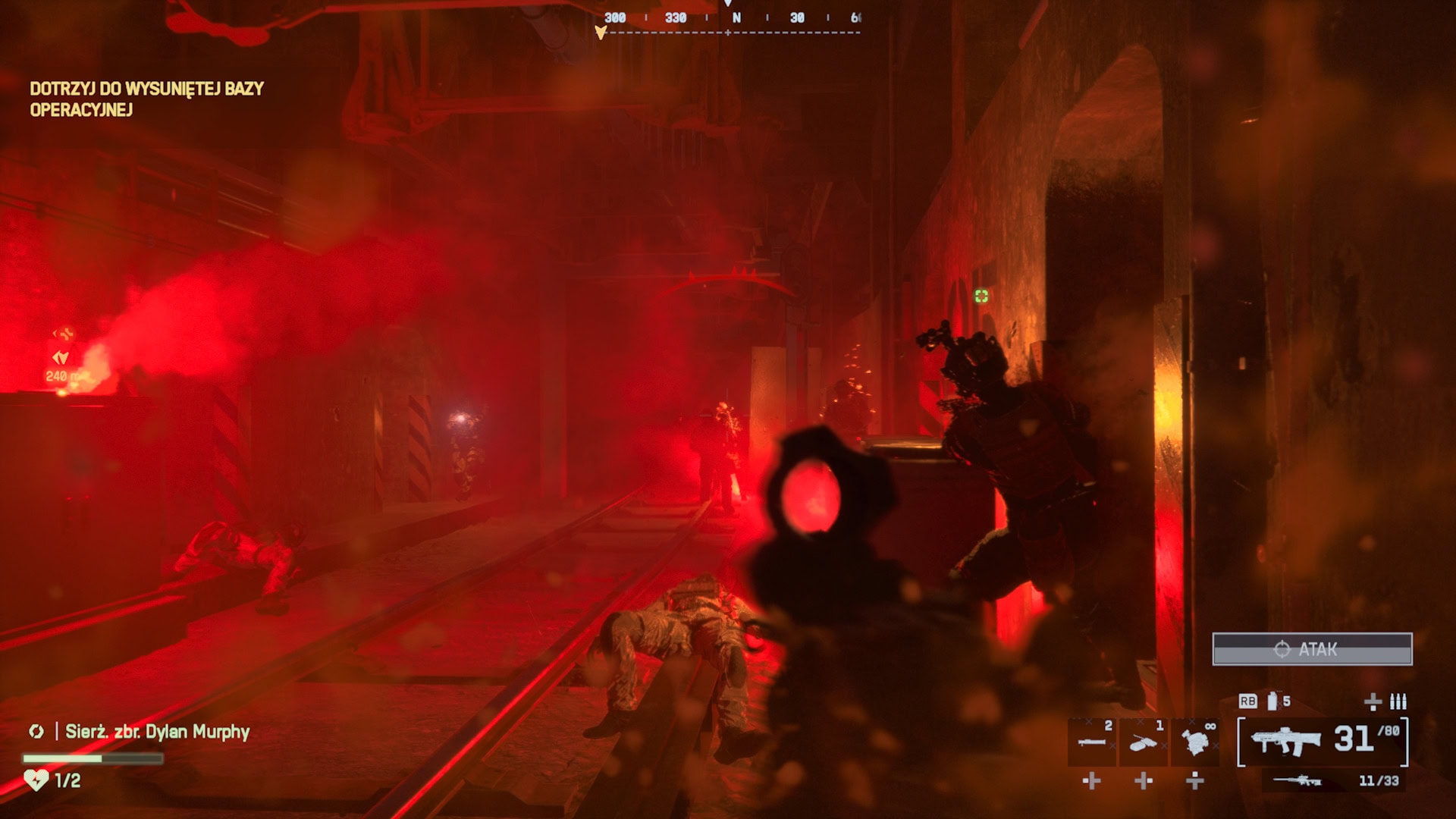Open the objective text DOTRZYJ DO WYSUNIĘTEJ BAZY
This screenshot has width=1456, height=819.
tap(145, 89)
